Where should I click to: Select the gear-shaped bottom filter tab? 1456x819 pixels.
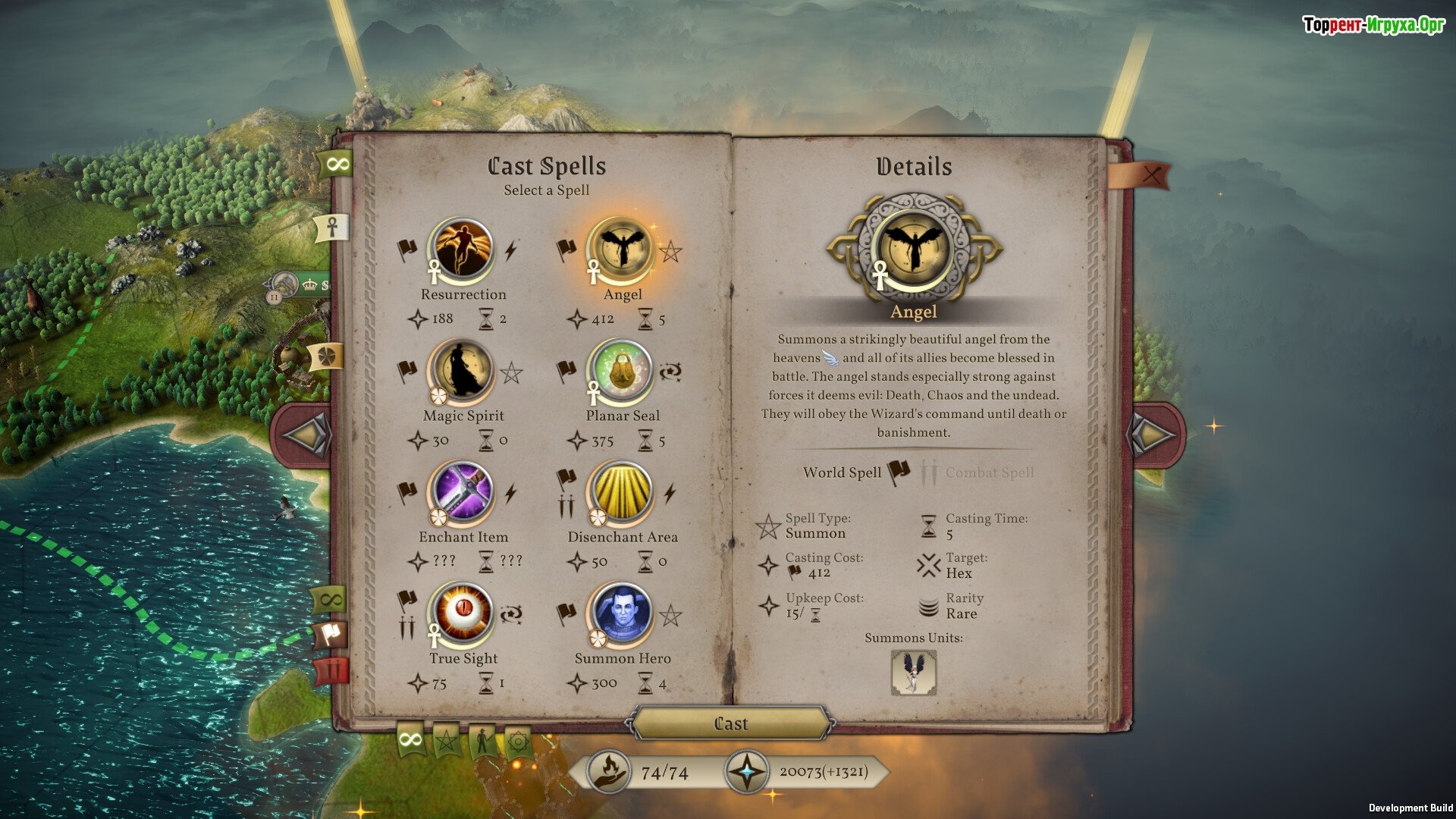click(x=518, y=741)
